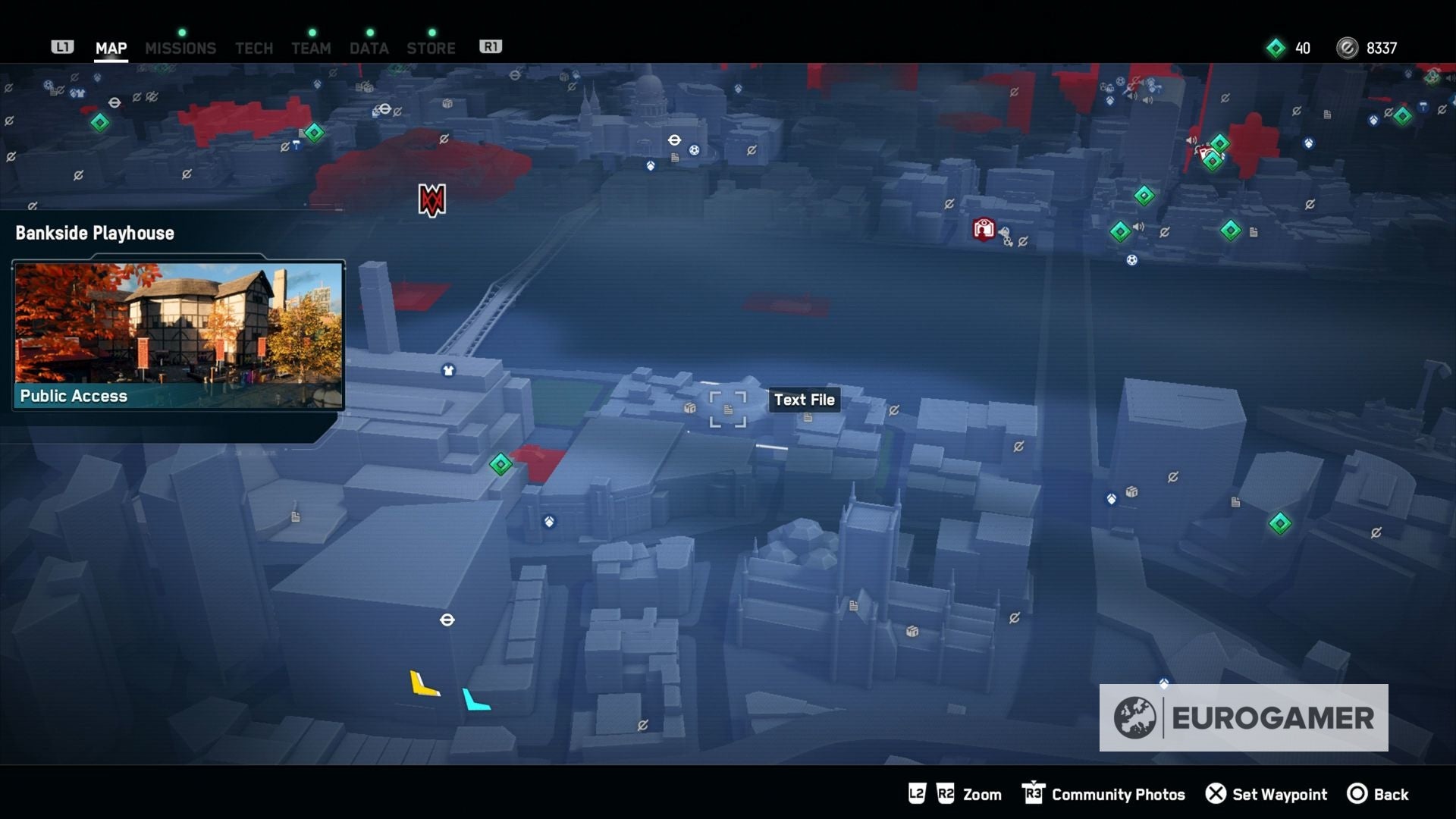
Task: Click Back to exit the map
Action: coord(1385,794)
